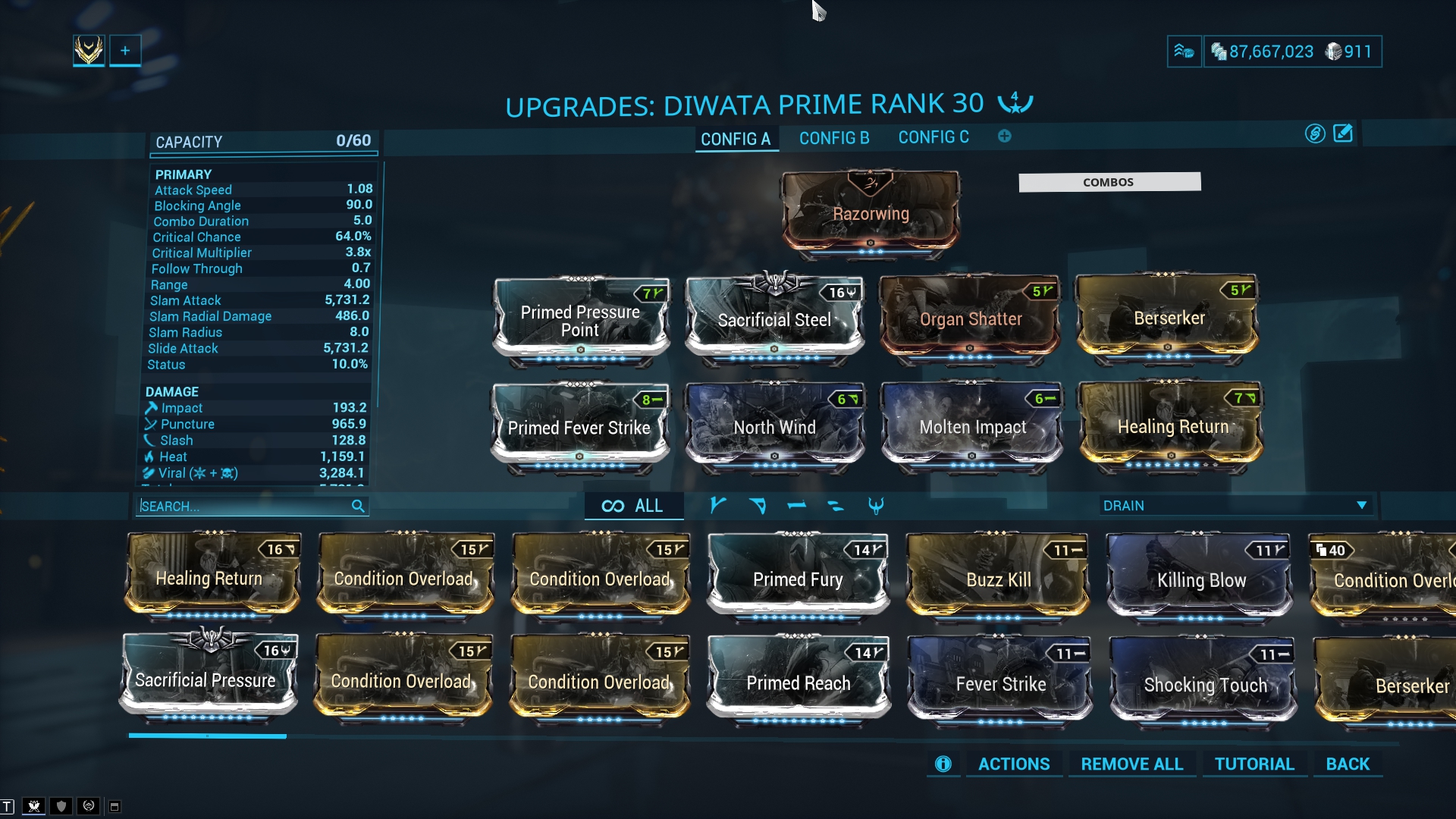Screen dimensions: 1456x819
Task: Switch to the Config B tab
Action: 833,138
